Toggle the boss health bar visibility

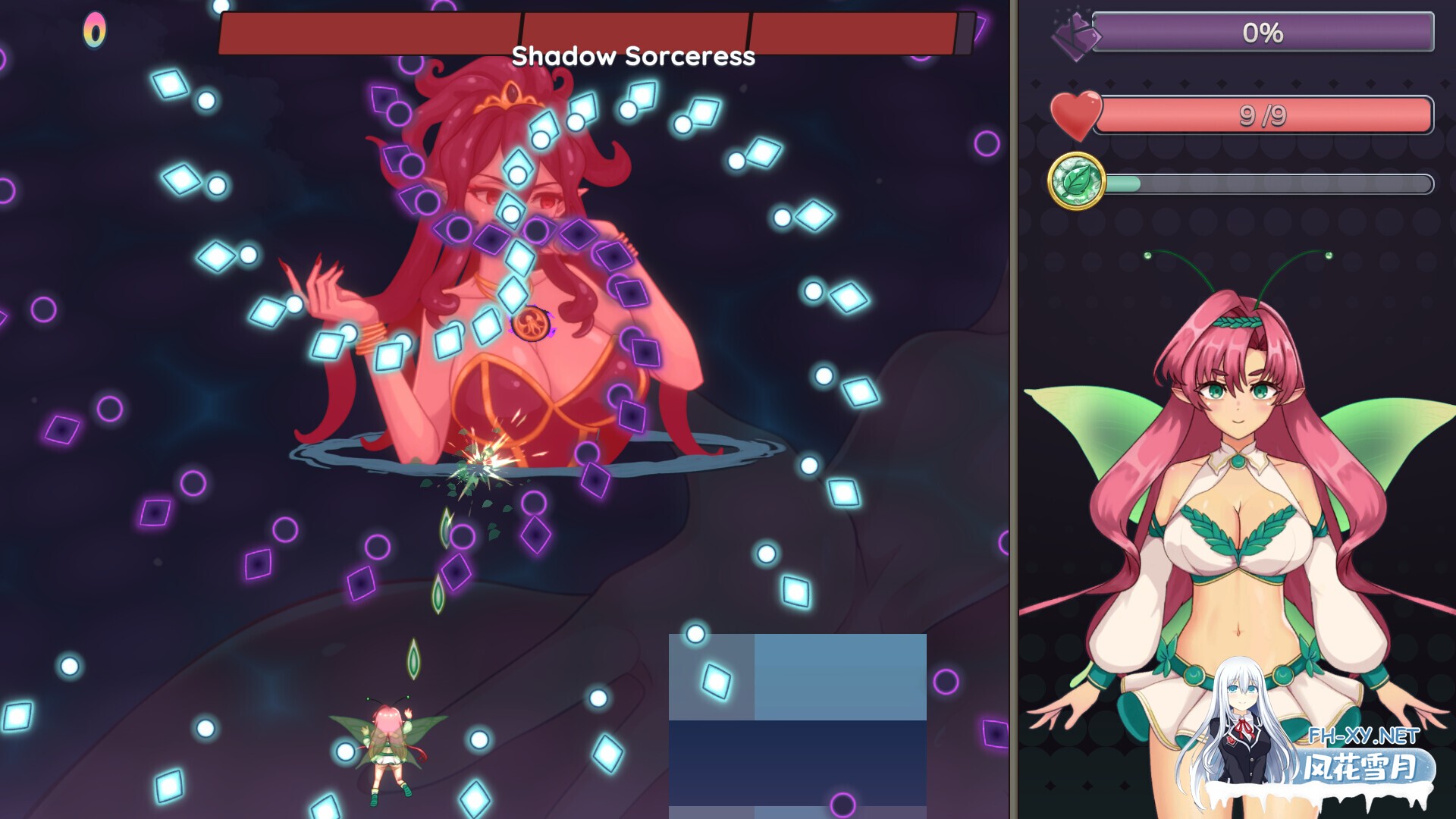coord(591,32)
